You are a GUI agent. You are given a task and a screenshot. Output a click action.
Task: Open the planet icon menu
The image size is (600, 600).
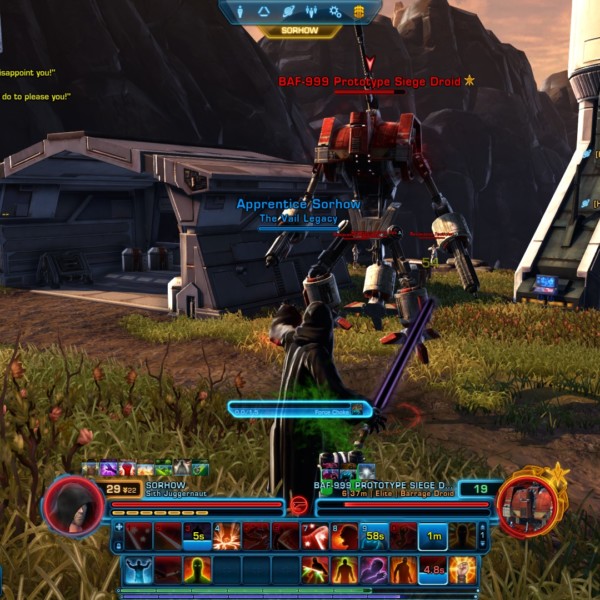coord(288,12)
